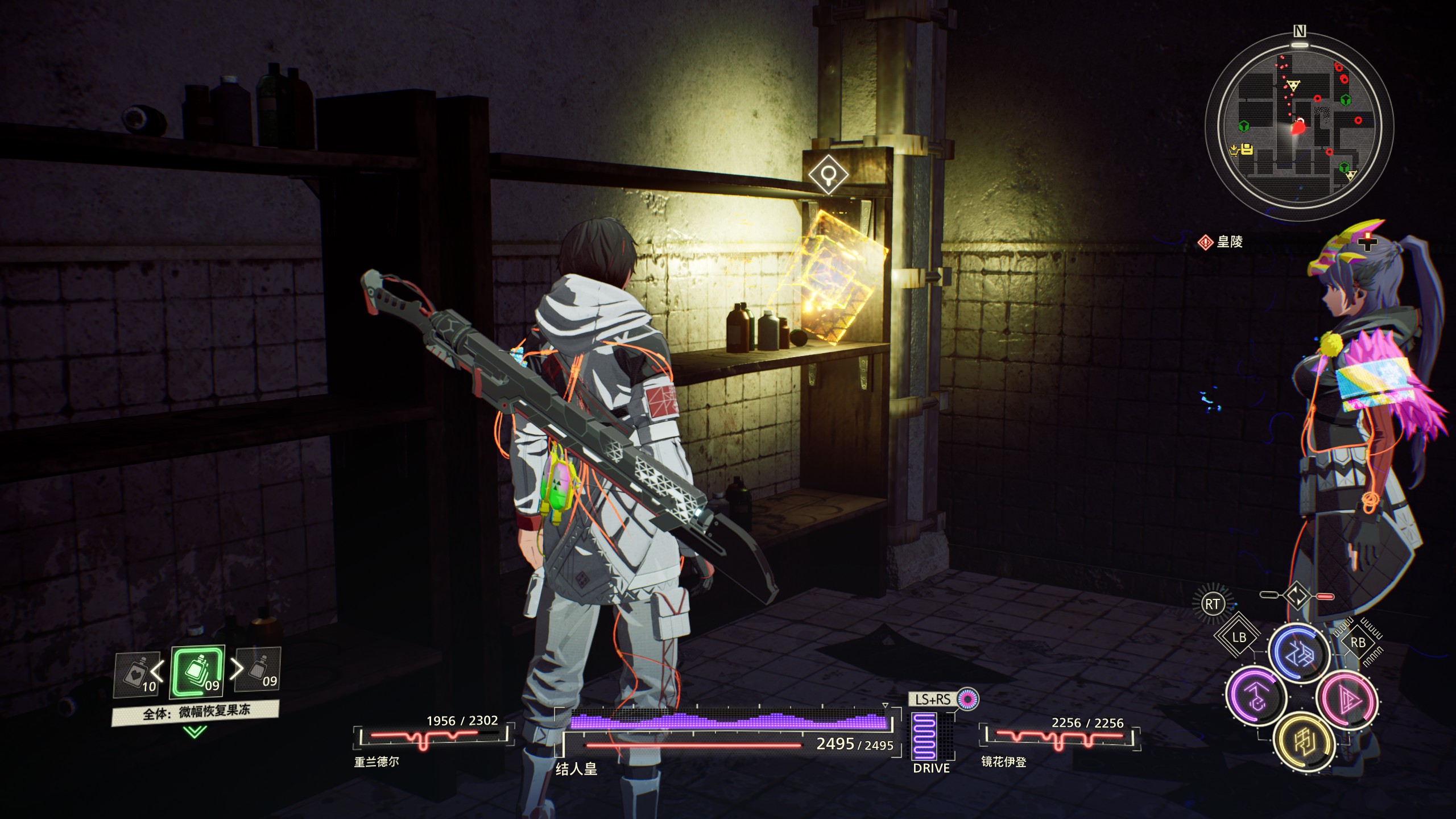This screenshot has height=819, width=1456.
Task: Click the red player arrow on minimap
Action: coord(1297,126)
